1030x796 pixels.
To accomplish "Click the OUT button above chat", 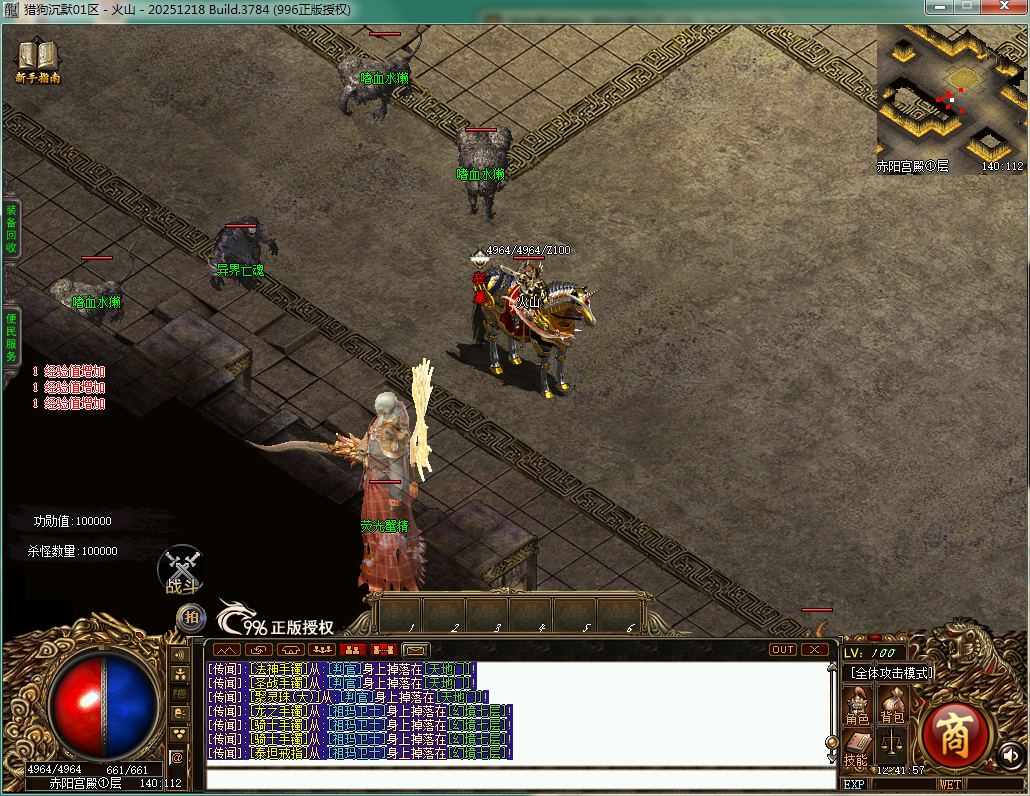I will (783, 650).
